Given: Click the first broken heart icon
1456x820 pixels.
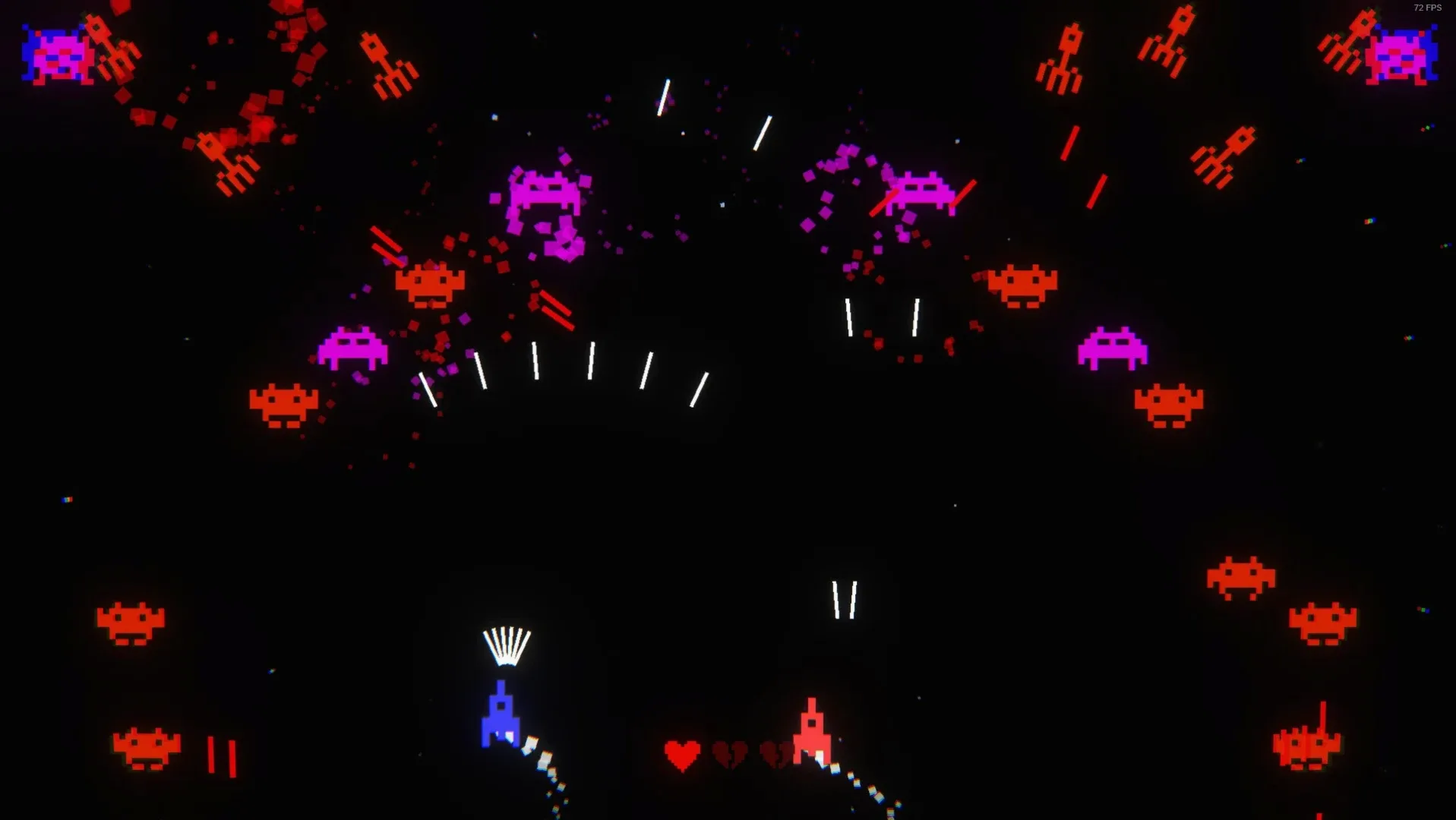Looking at the screenshot, I should click(731, 754).
